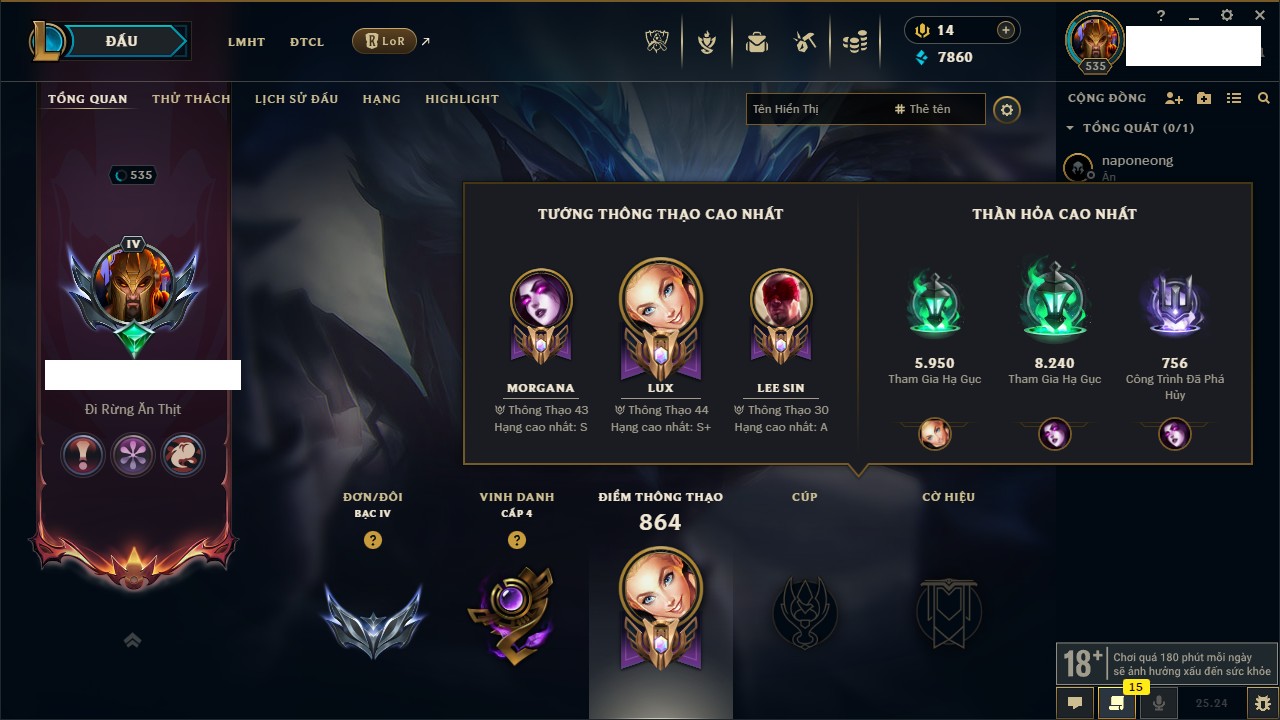Click the Tên Hiển Thị search field

pos(815,109)
